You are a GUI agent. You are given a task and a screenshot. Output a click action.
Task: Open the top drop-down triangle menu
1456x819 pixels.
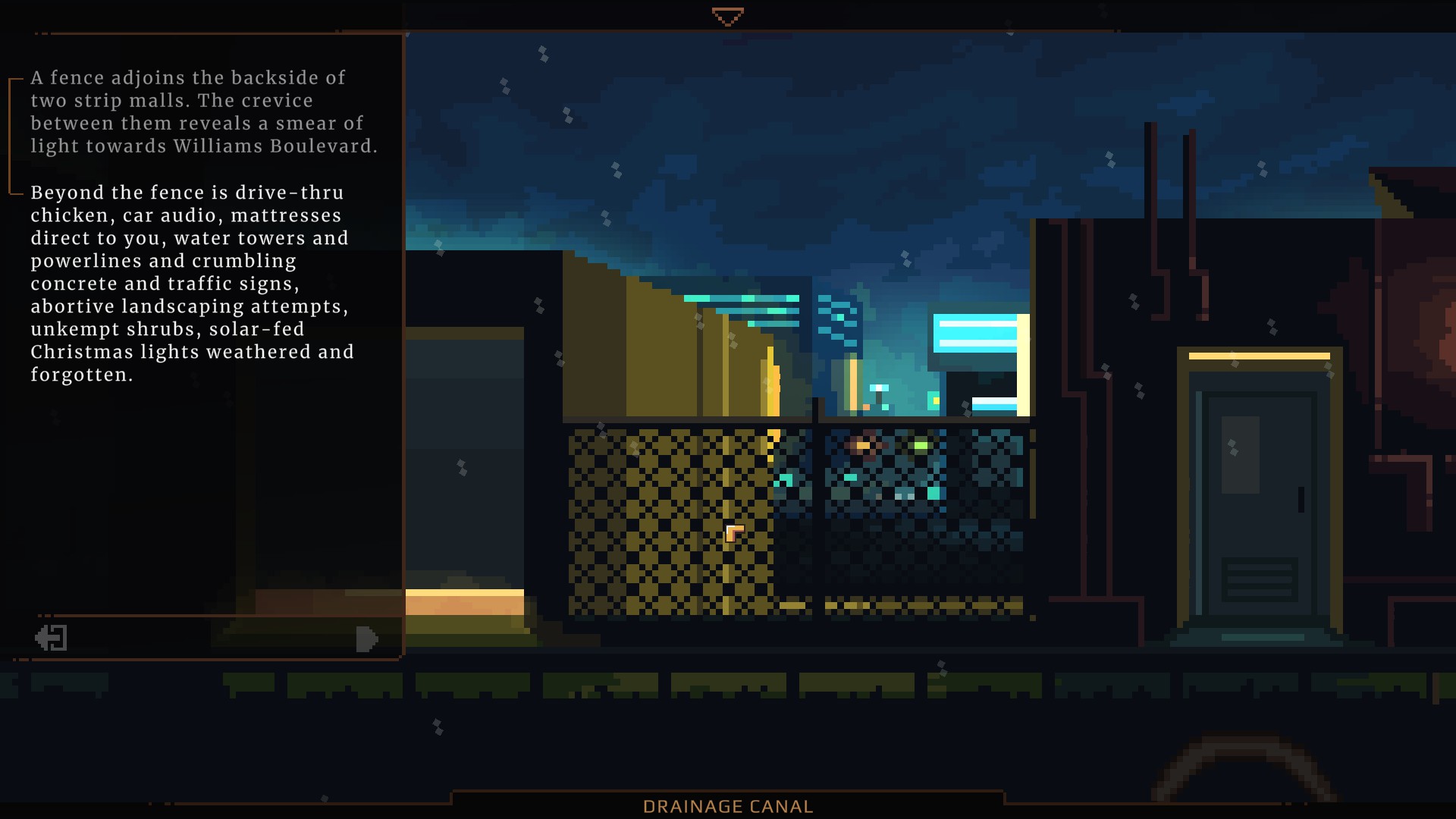[727, 17]
